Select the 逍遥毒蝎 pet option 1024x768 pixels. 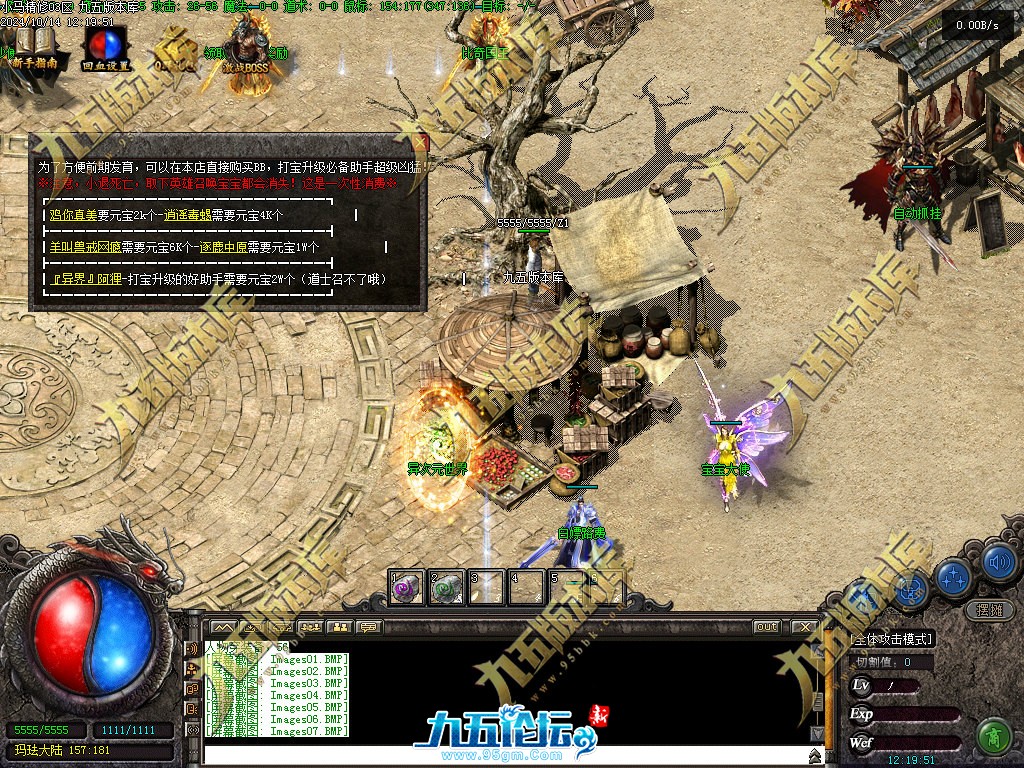tap(187, 215)
